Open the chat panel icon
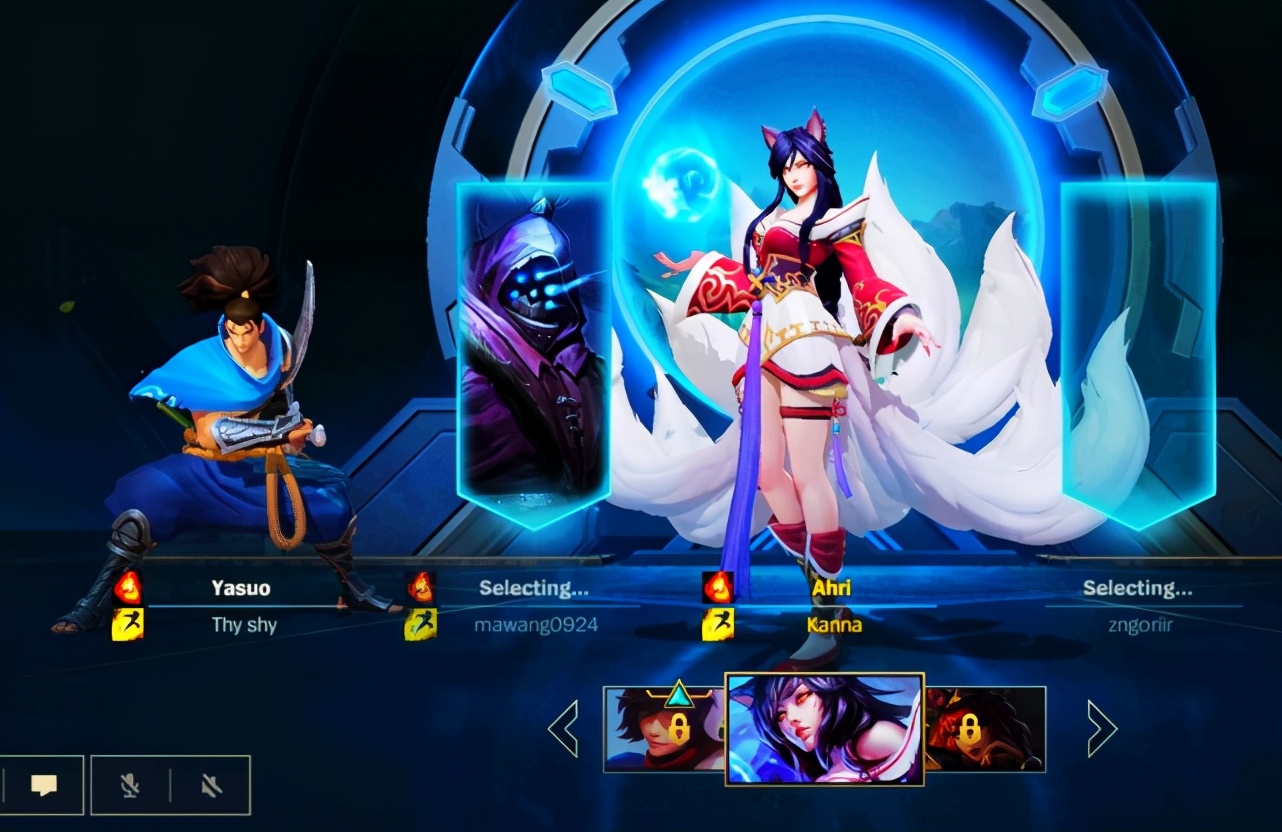Image resolution: width=1282 pixels, height=832 pixels. 44,785
